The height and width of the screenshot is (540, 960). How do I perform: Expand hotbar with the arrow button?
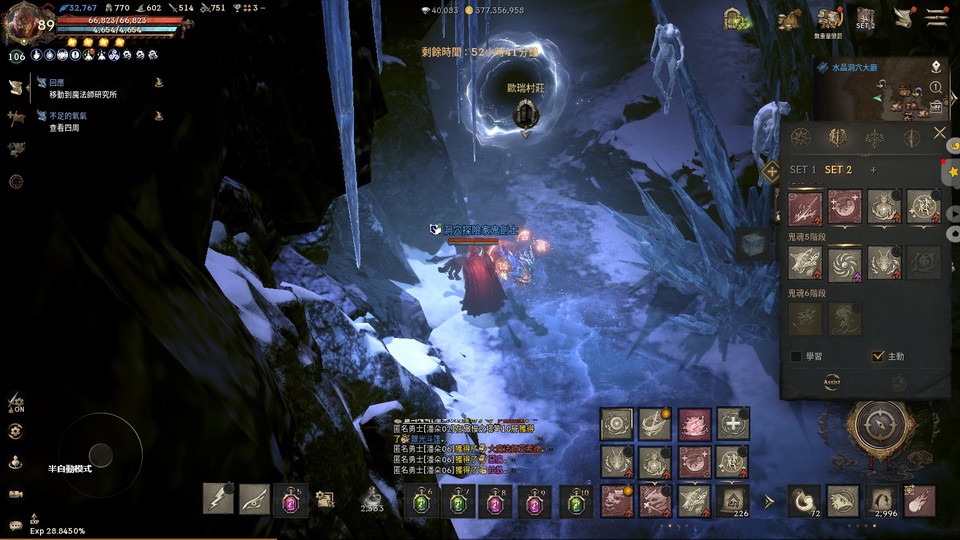[769, 499]
